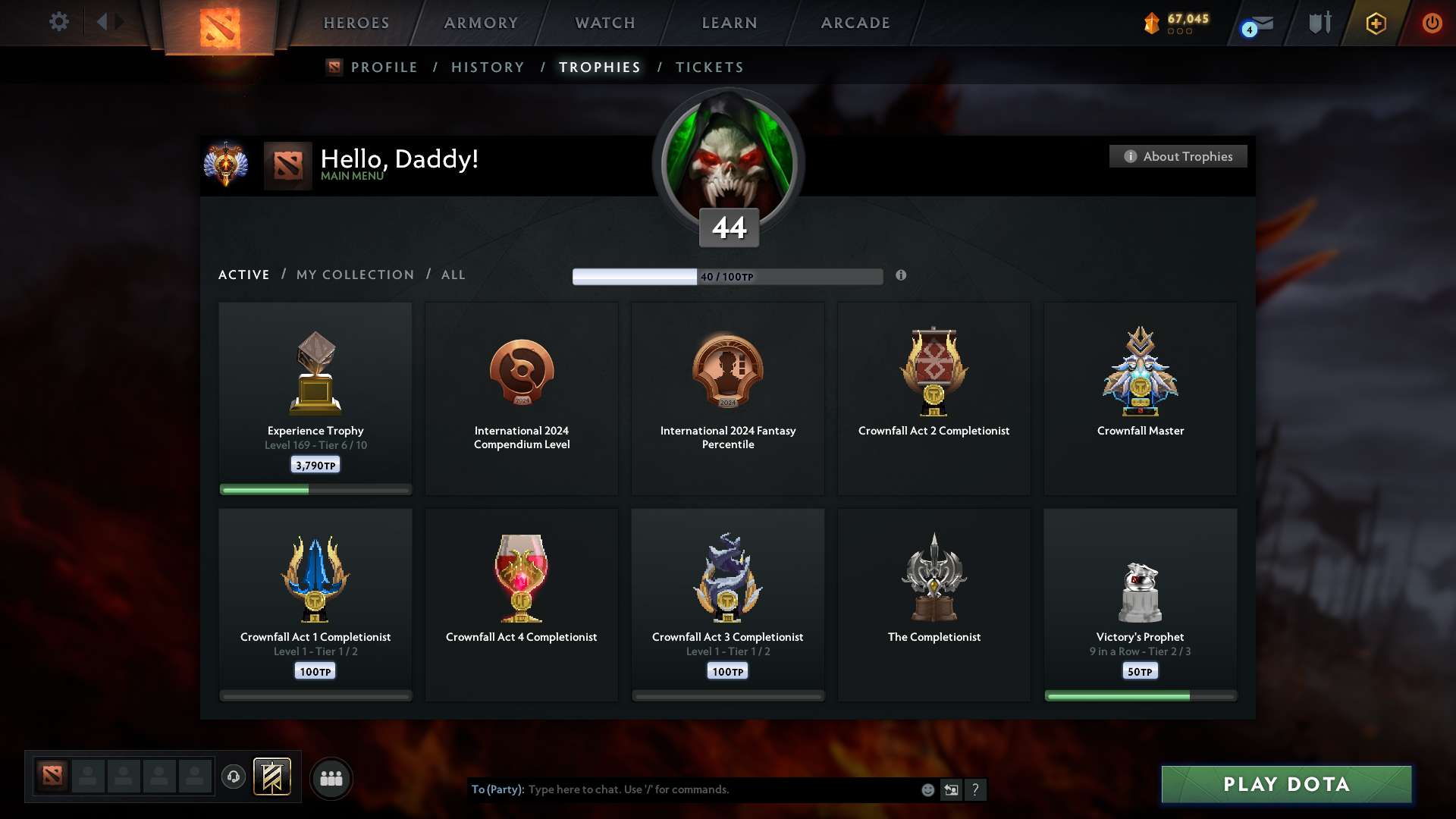This screenshot has width=1456, height=819.
Task: Switch to the Heroes menu
Action: 356,23
